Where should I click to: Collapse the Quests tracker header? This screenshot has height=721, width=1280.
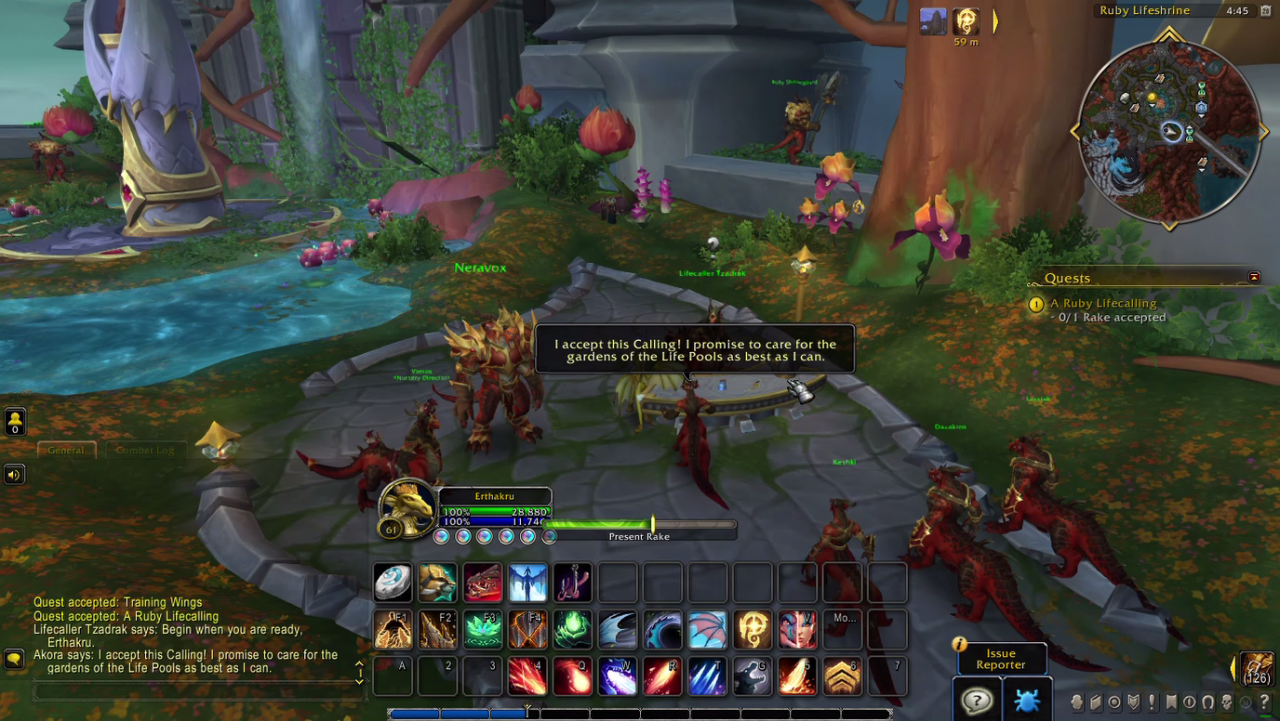tap(1254, 277)
